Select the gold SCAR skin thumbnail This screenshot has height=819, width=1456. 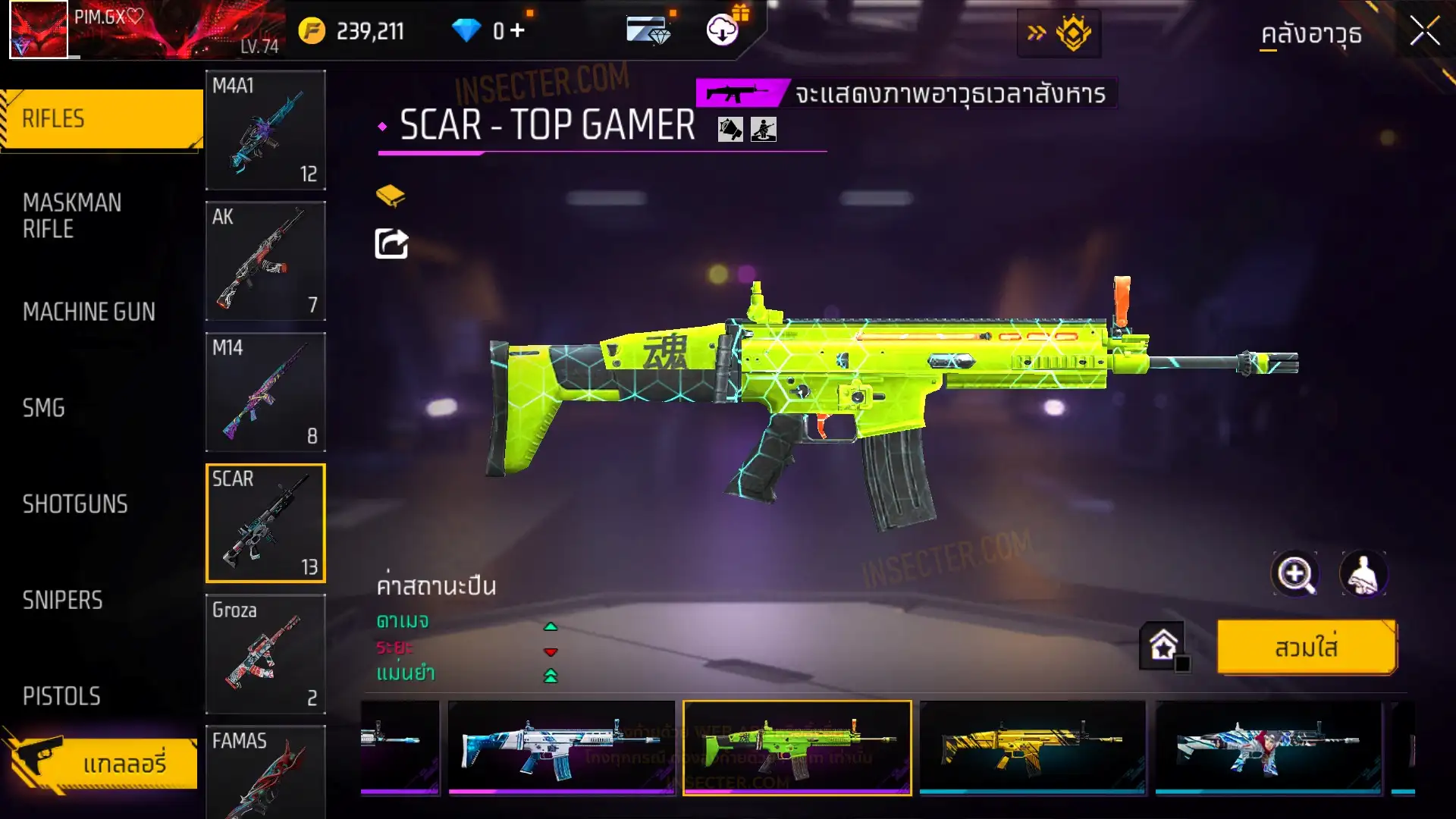click(x=1032, y=747)
